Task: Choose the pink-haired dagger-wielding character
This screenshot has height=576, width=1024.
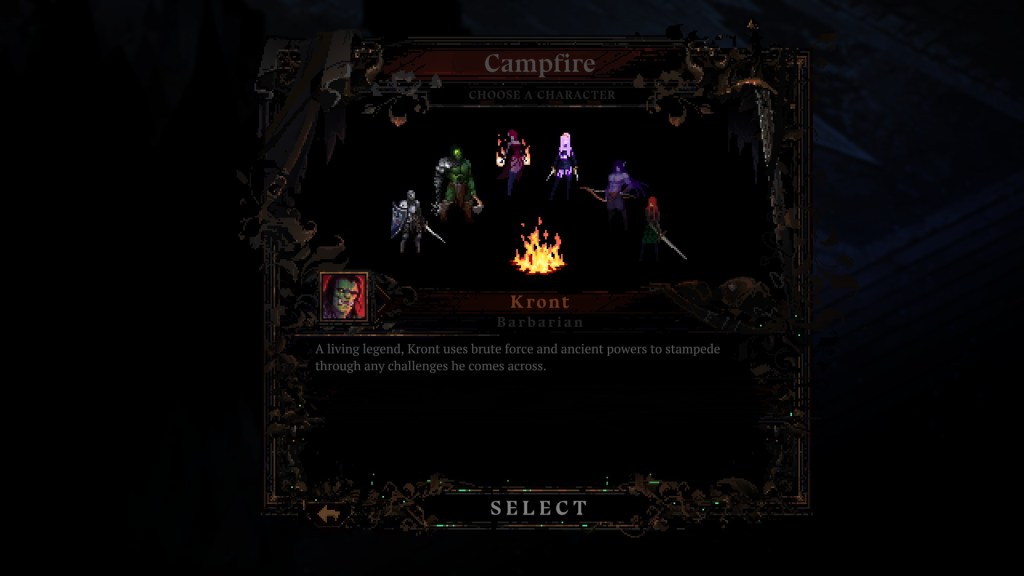Action: (x=565, y=165)
